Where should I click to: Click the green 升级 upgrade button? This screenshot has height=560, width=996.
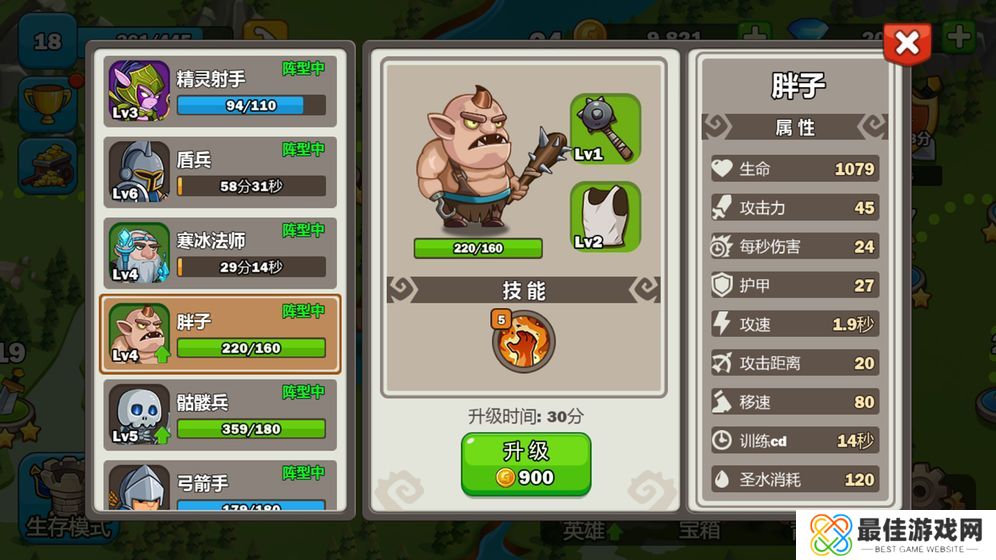point(525,464)
